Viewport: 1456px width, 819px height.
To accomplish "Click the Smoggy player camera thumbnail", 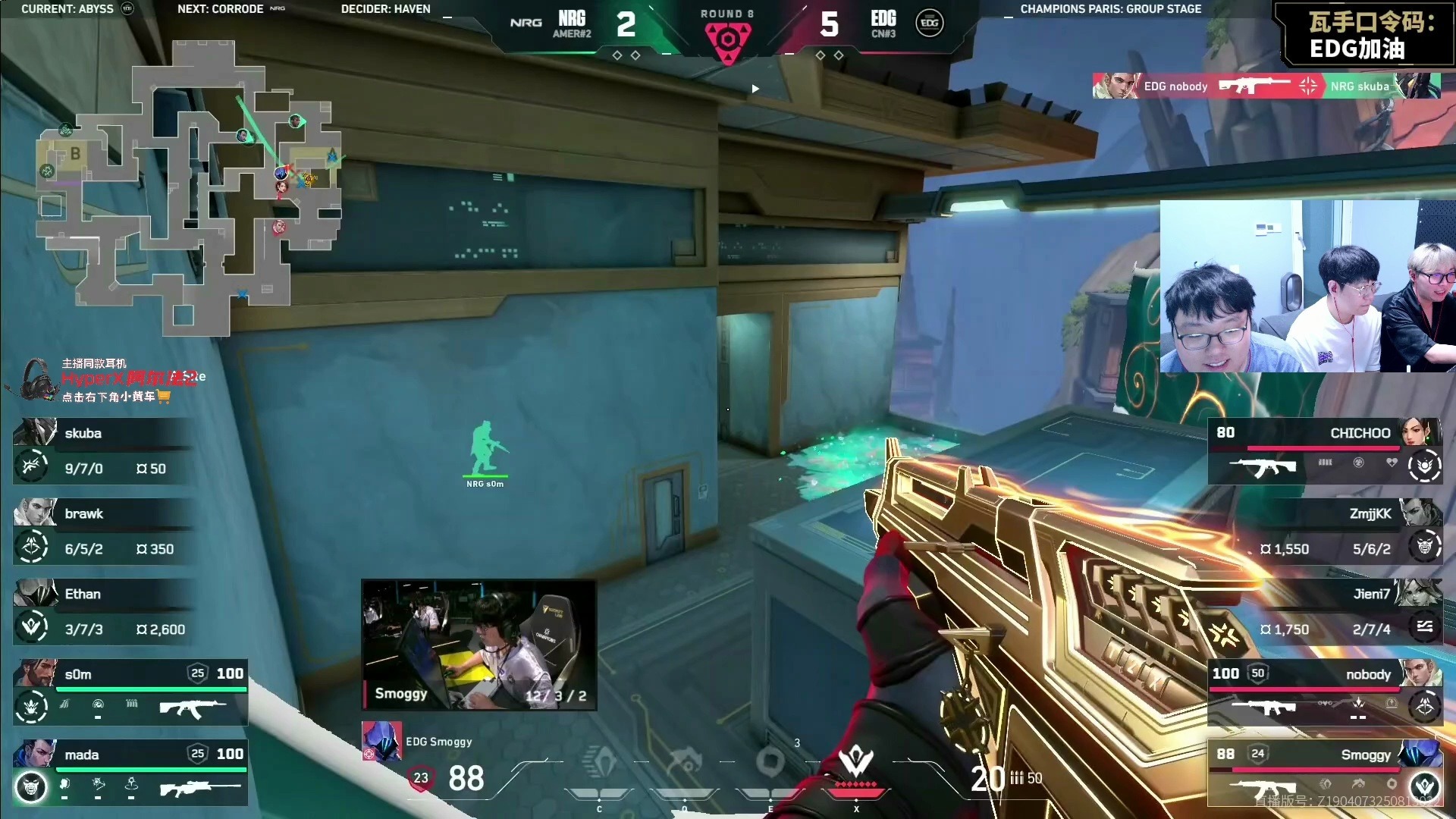I will tap(479, 645).
